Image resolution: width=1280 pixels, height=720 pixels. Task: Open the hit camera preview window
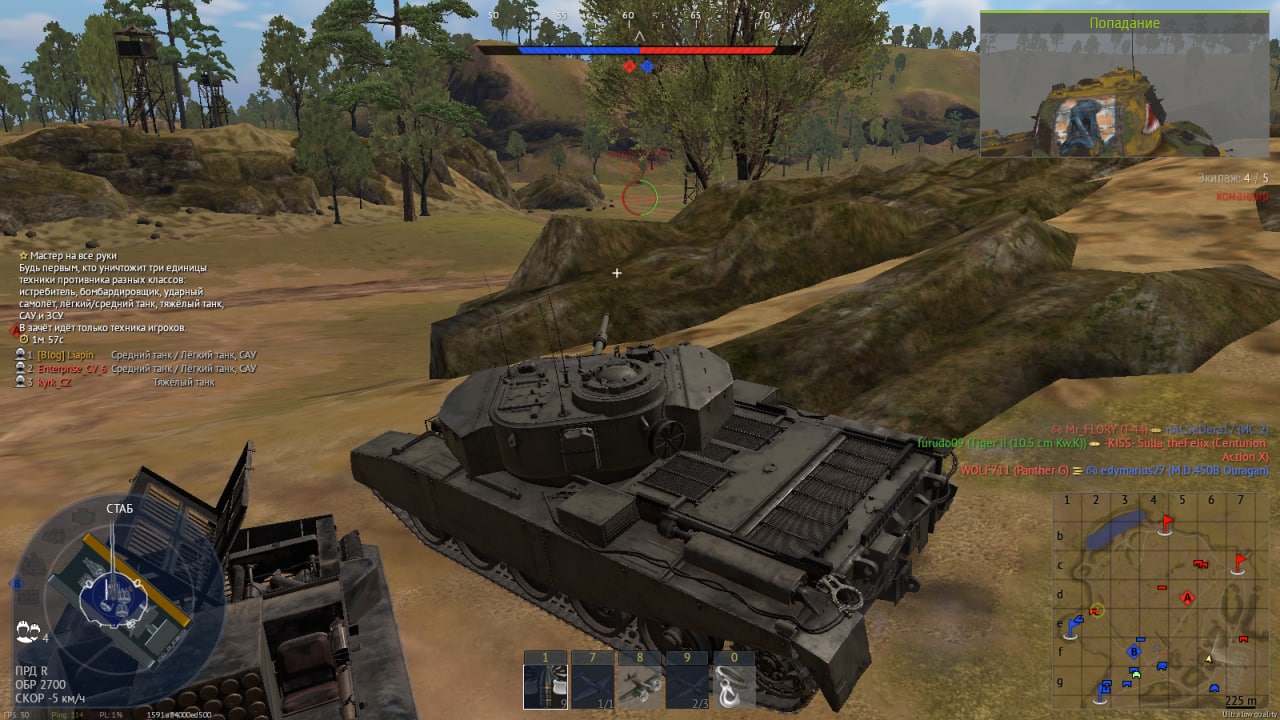(x=1129, y=92)
